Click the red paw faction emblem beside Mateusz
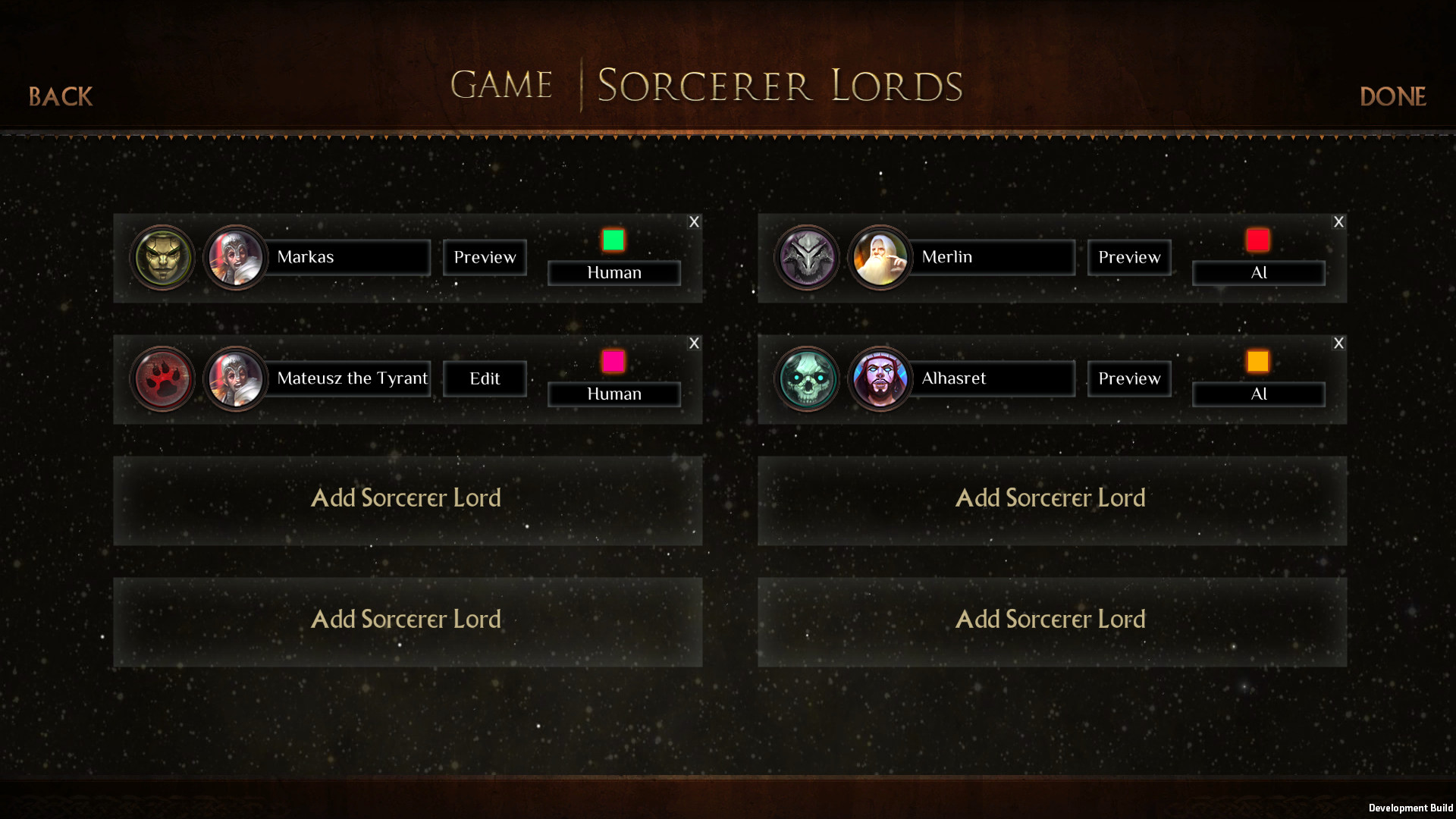 tap(162, 378)
